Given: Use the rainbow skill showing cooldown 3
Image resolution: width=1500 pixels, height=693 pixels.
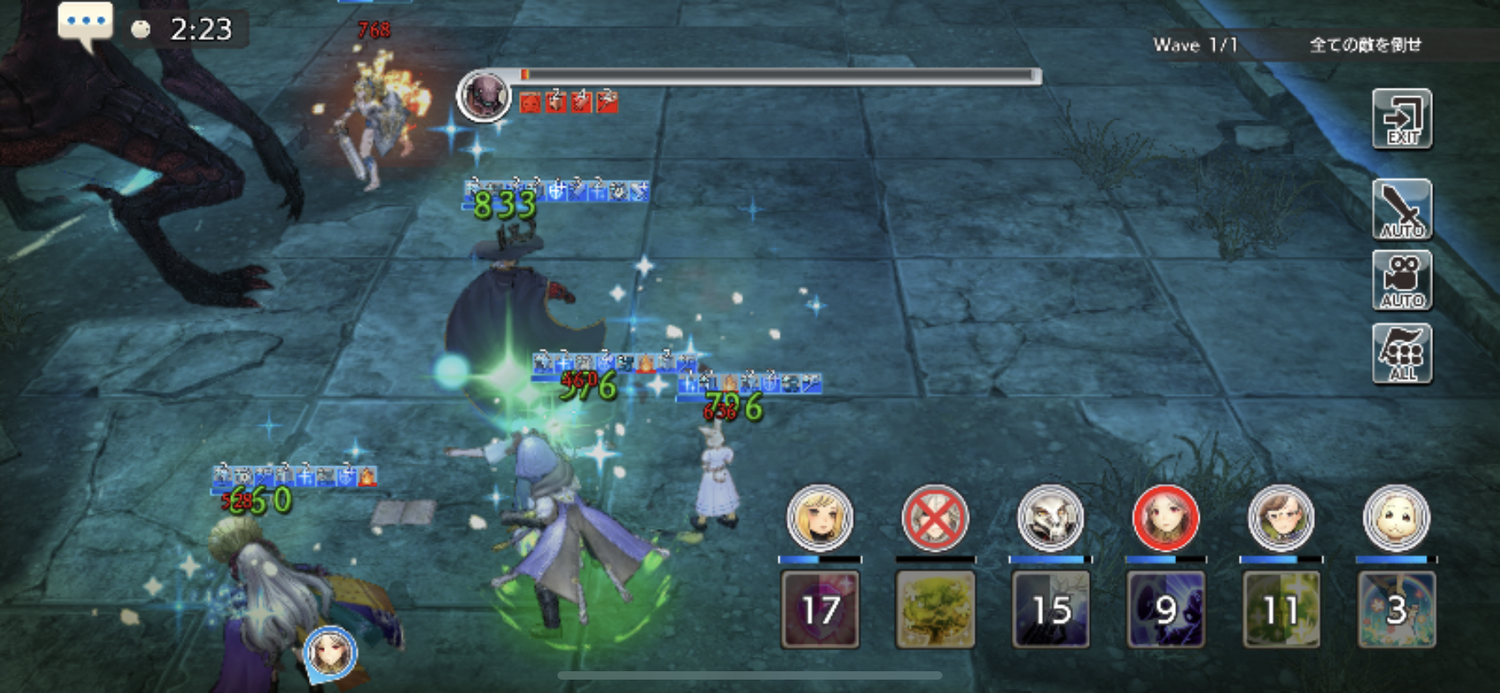Looking at the screenshot, I should 1397,609.
